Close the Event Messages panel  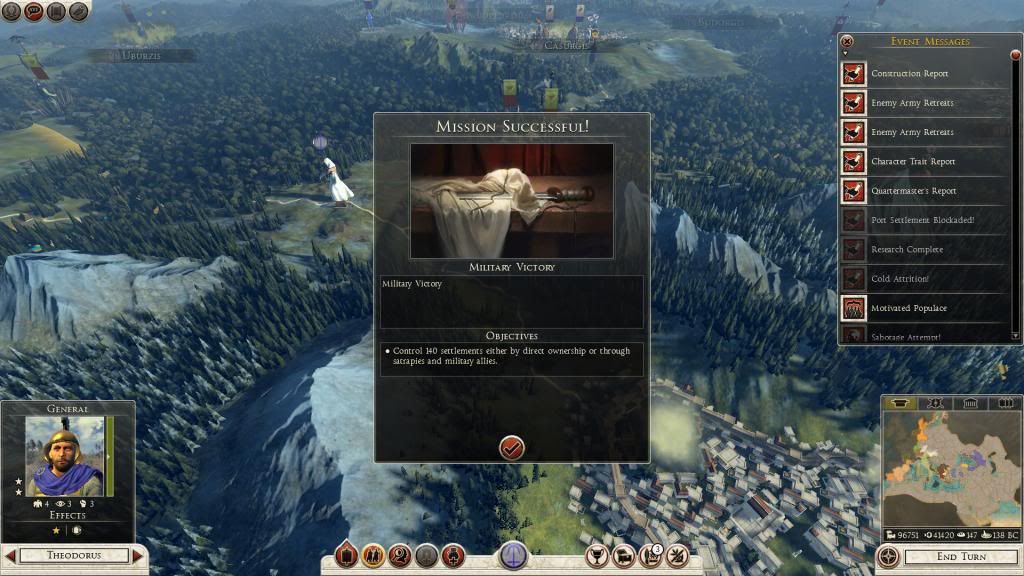tap(847, 41)
